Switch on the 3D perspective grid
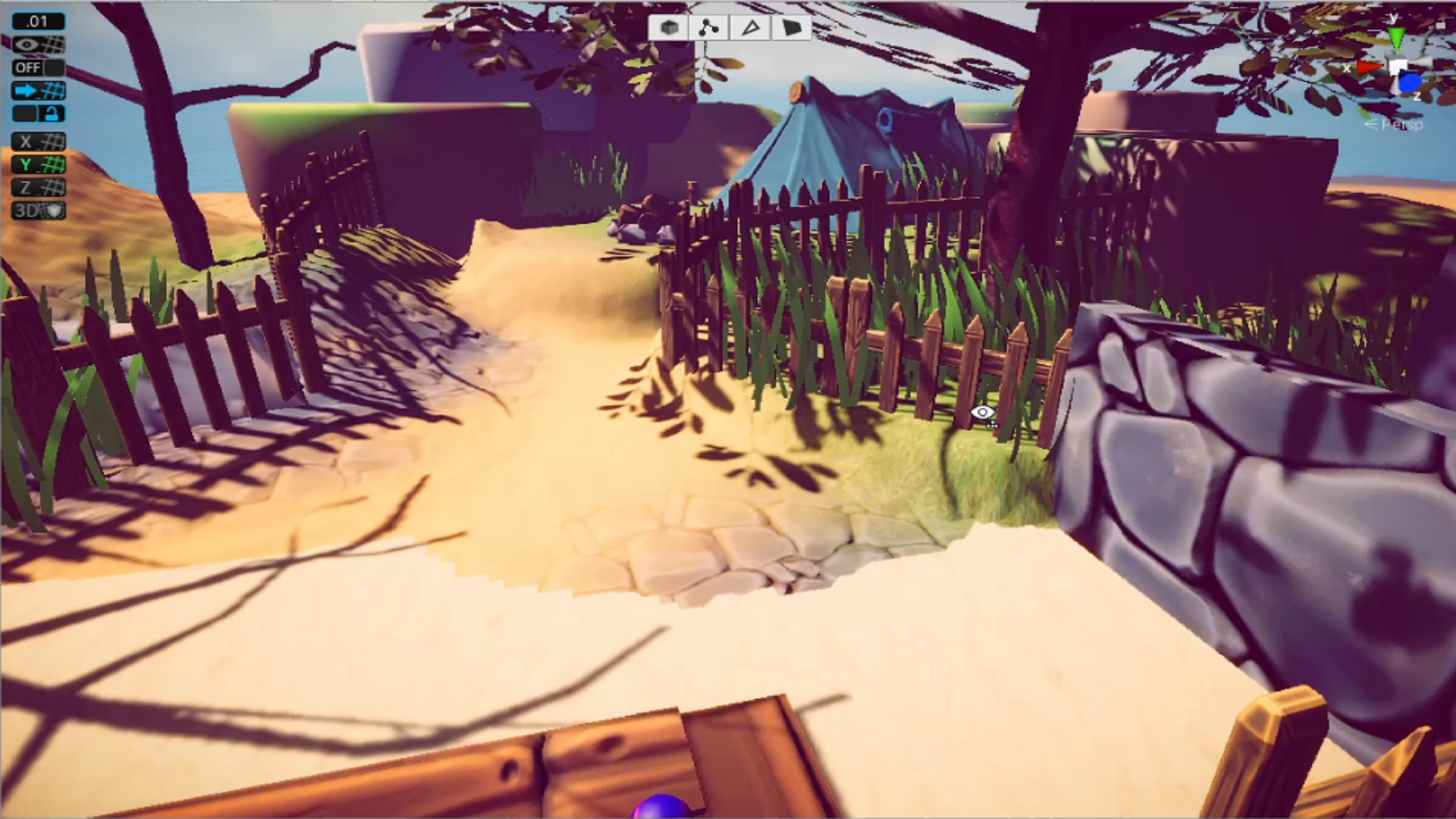The image size is (1456, 819). pyautogui.click(x=38, y=211)
